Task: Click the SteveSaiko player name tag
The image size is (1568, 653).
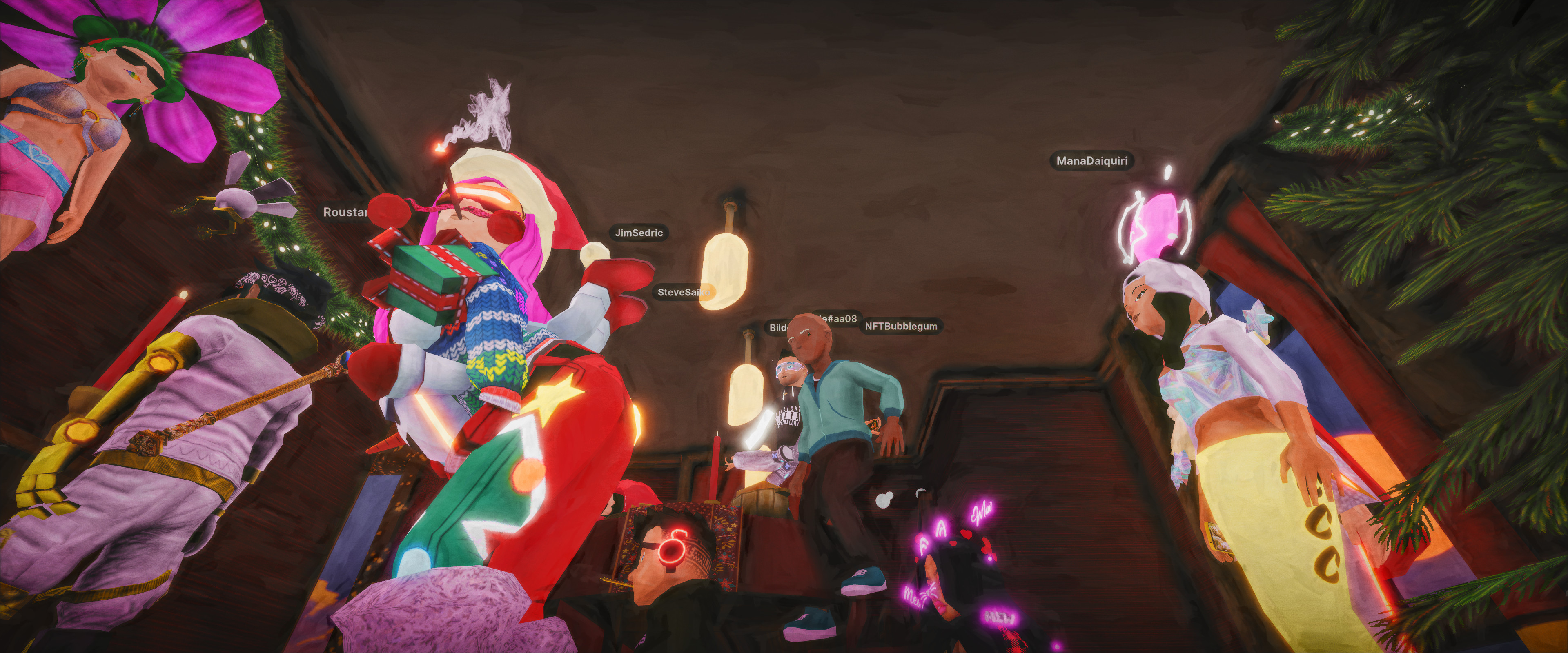Action: pos(682,293)
